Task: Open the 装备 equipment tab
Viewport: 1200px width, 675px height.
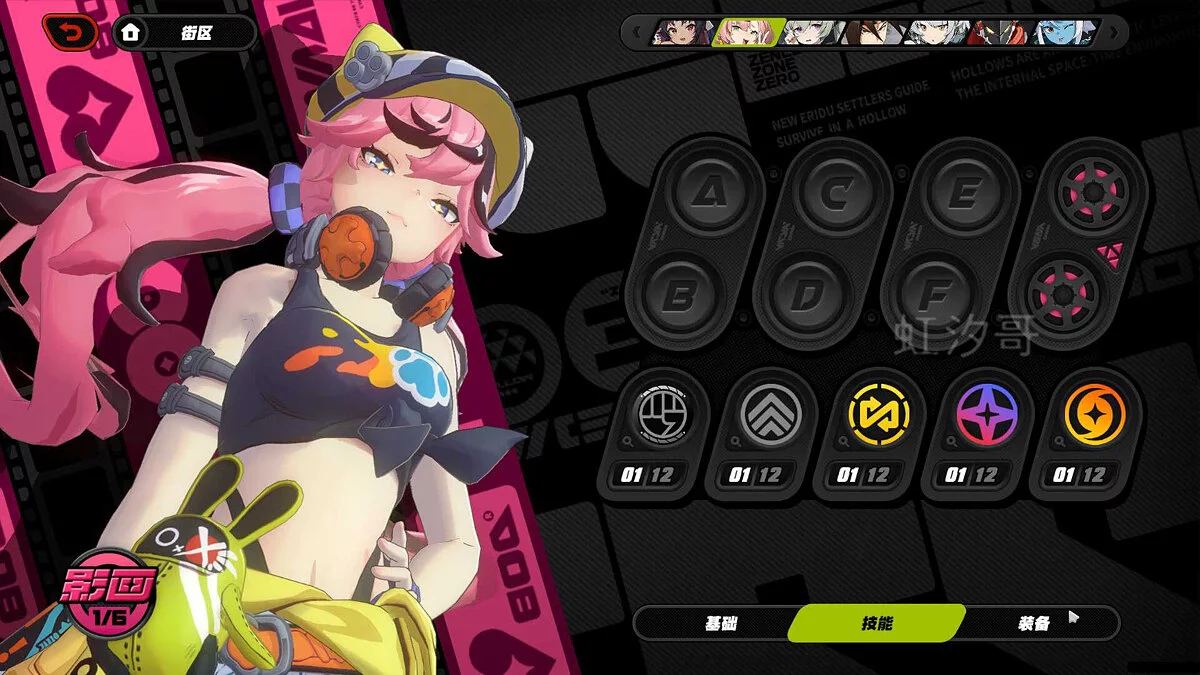Action: [1035, 623]
